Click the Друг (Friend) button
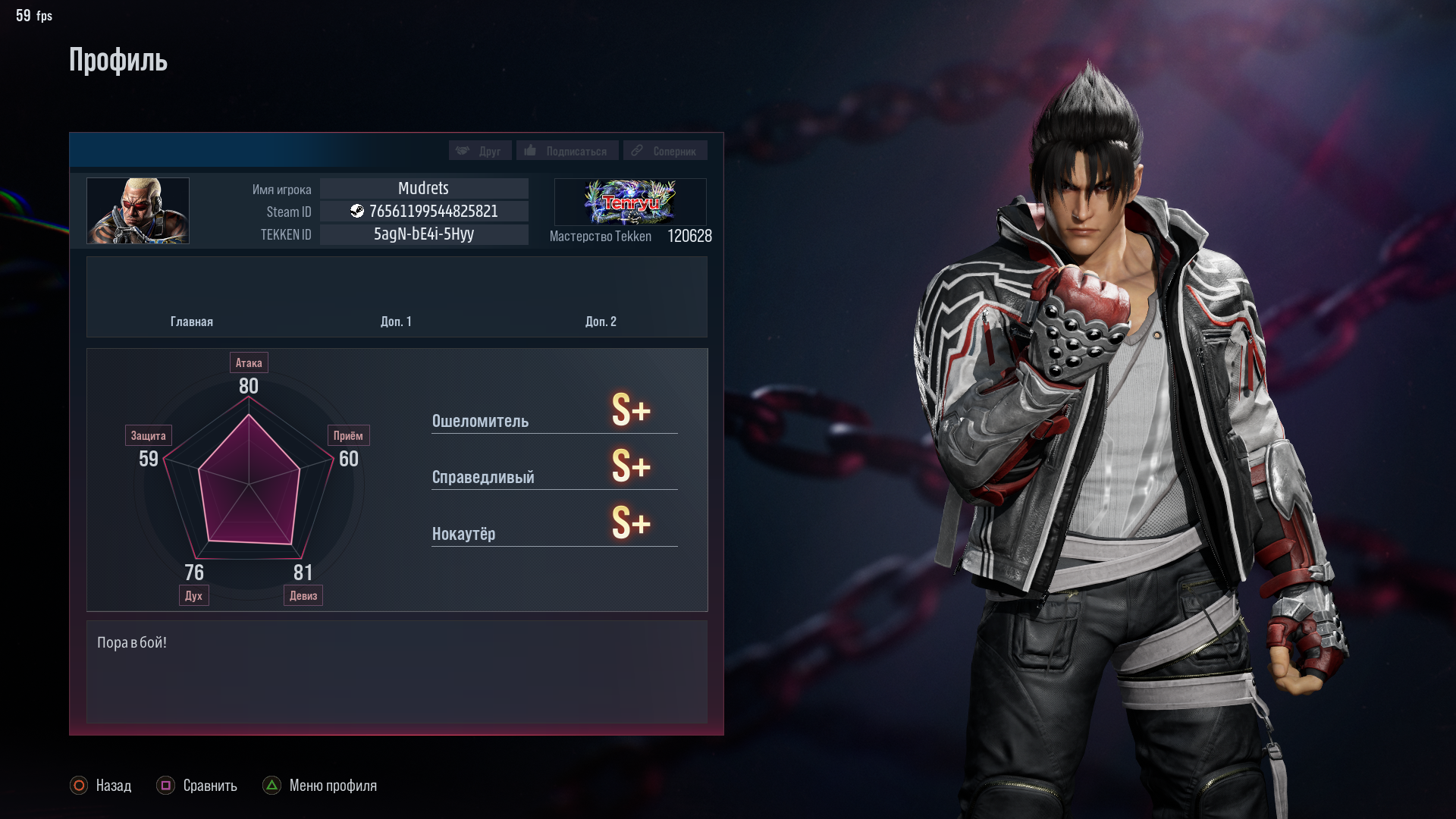Image resolution: width=1456 pixels, height=819 pixels. [x=480, y=151]
